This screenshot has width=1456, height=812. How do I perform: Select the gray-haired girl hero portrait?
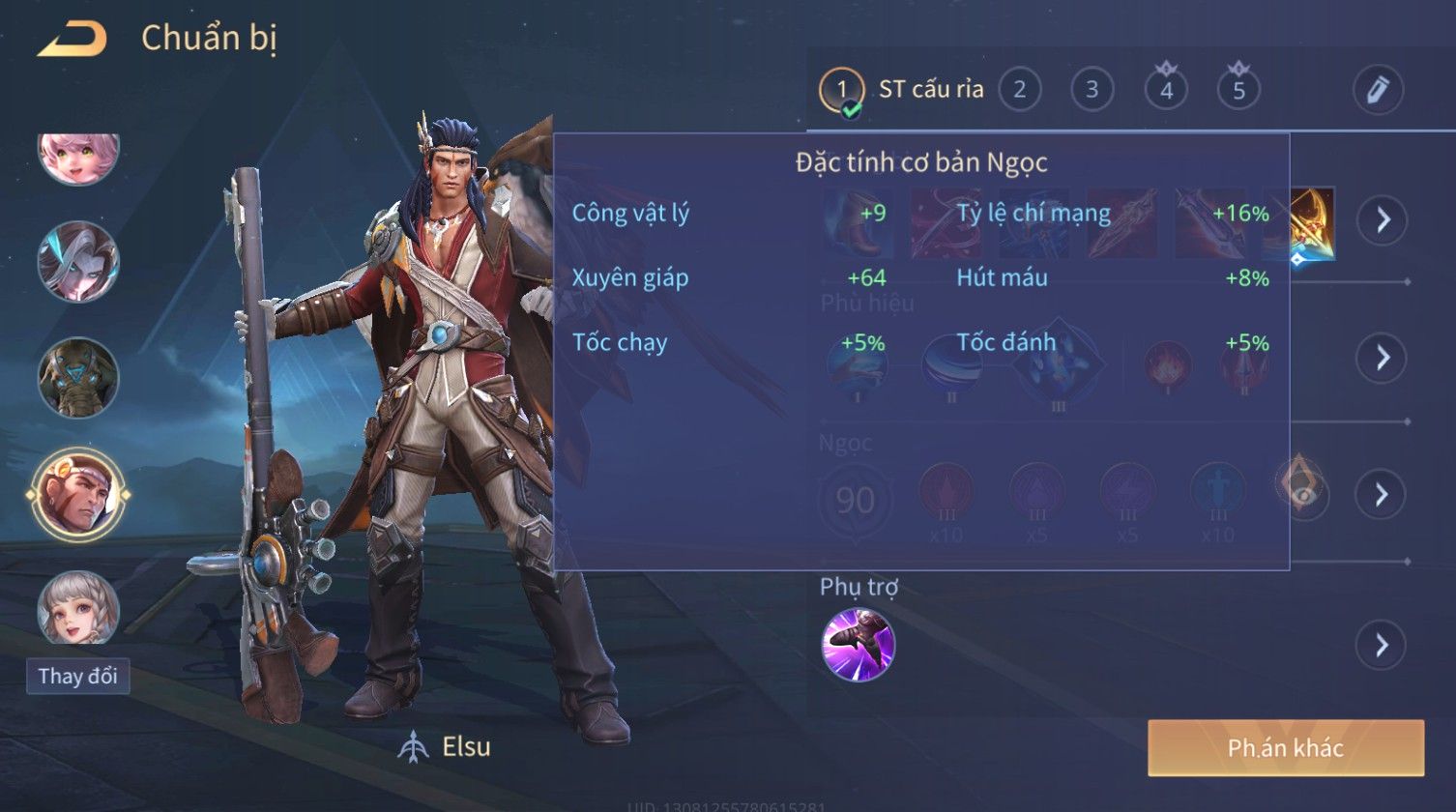pos(78,608)
